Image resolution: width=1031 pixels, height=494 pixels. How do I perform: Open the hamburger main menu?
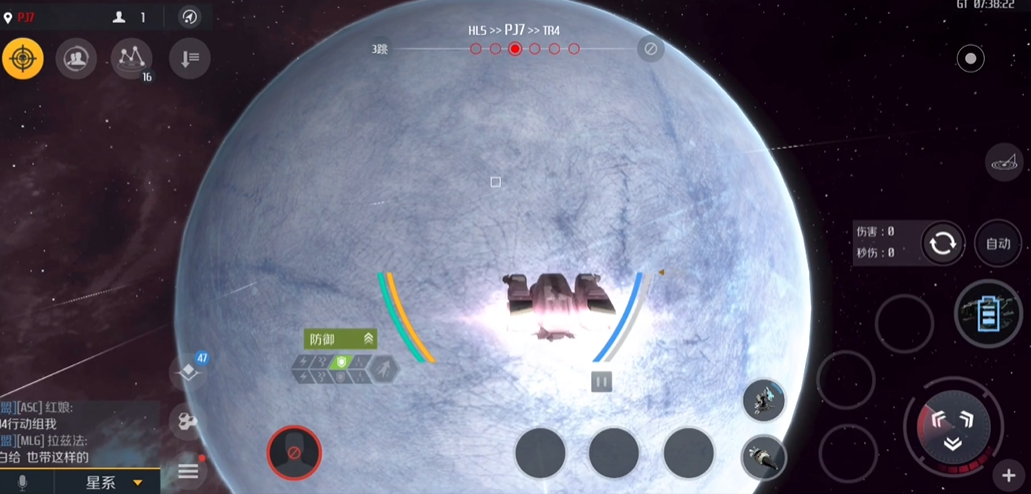pyautogui.click(x=188, y=471)
